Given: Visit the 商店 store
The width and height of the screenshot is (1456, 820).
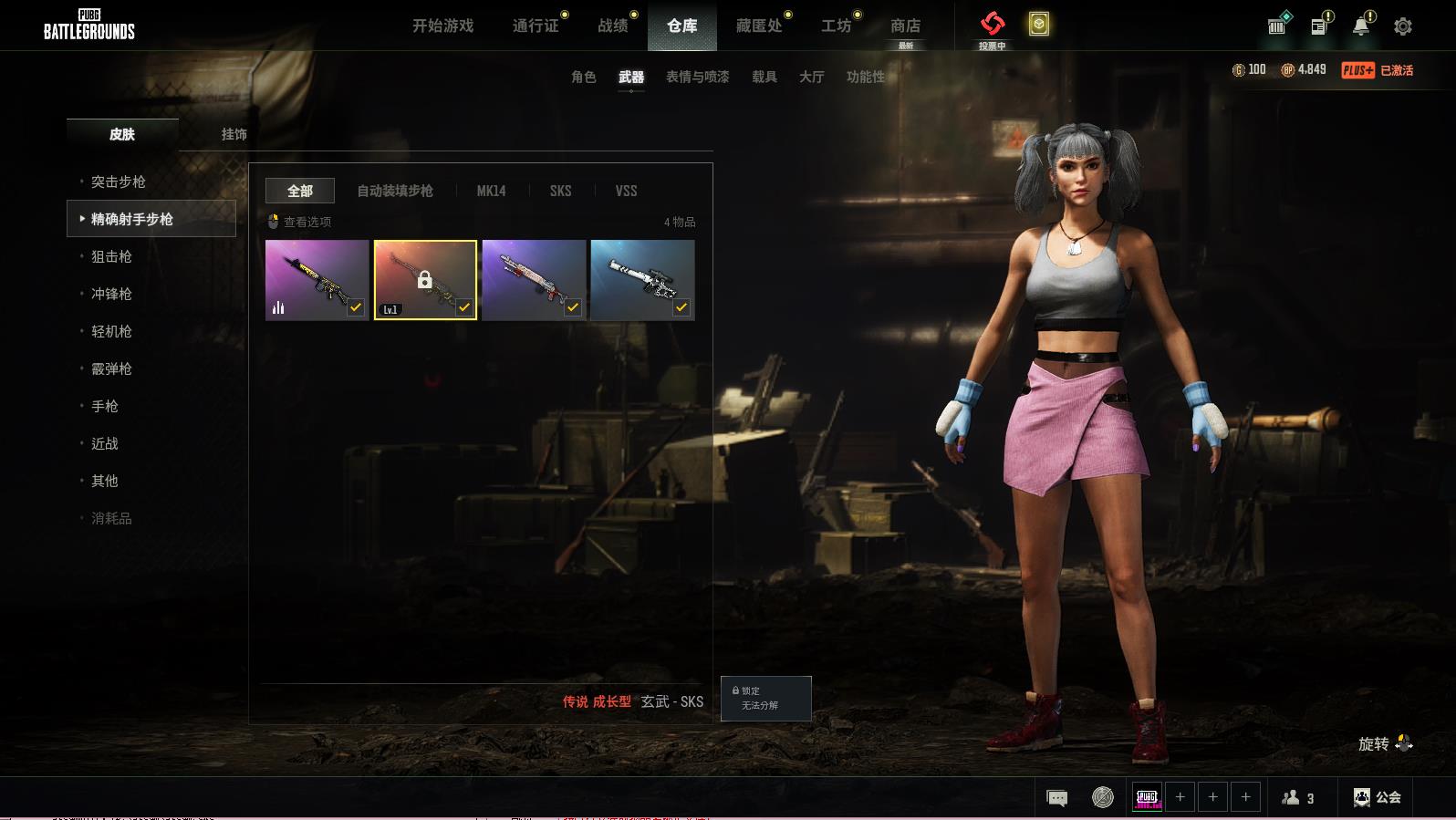Looking at the screenshot, I should pyautogui.click(x=905, y=26).
